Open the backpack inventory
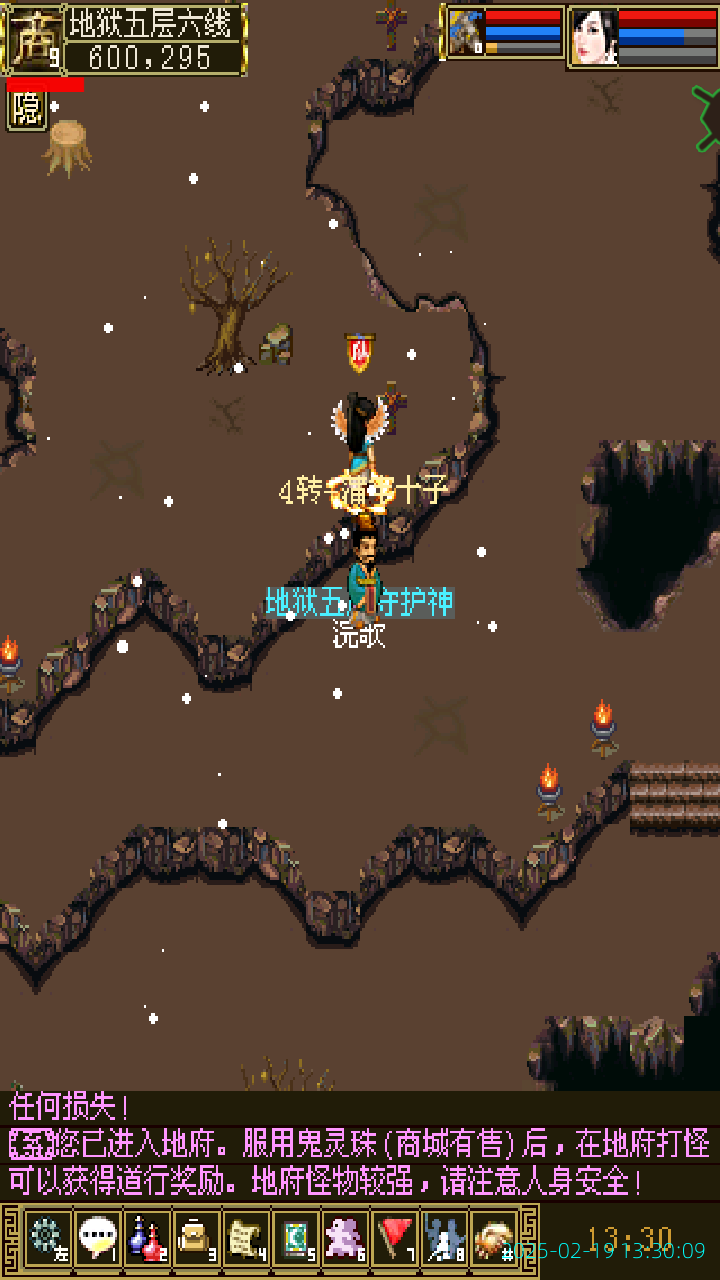Screen dimensions: 720x1280 point(196,1237)
